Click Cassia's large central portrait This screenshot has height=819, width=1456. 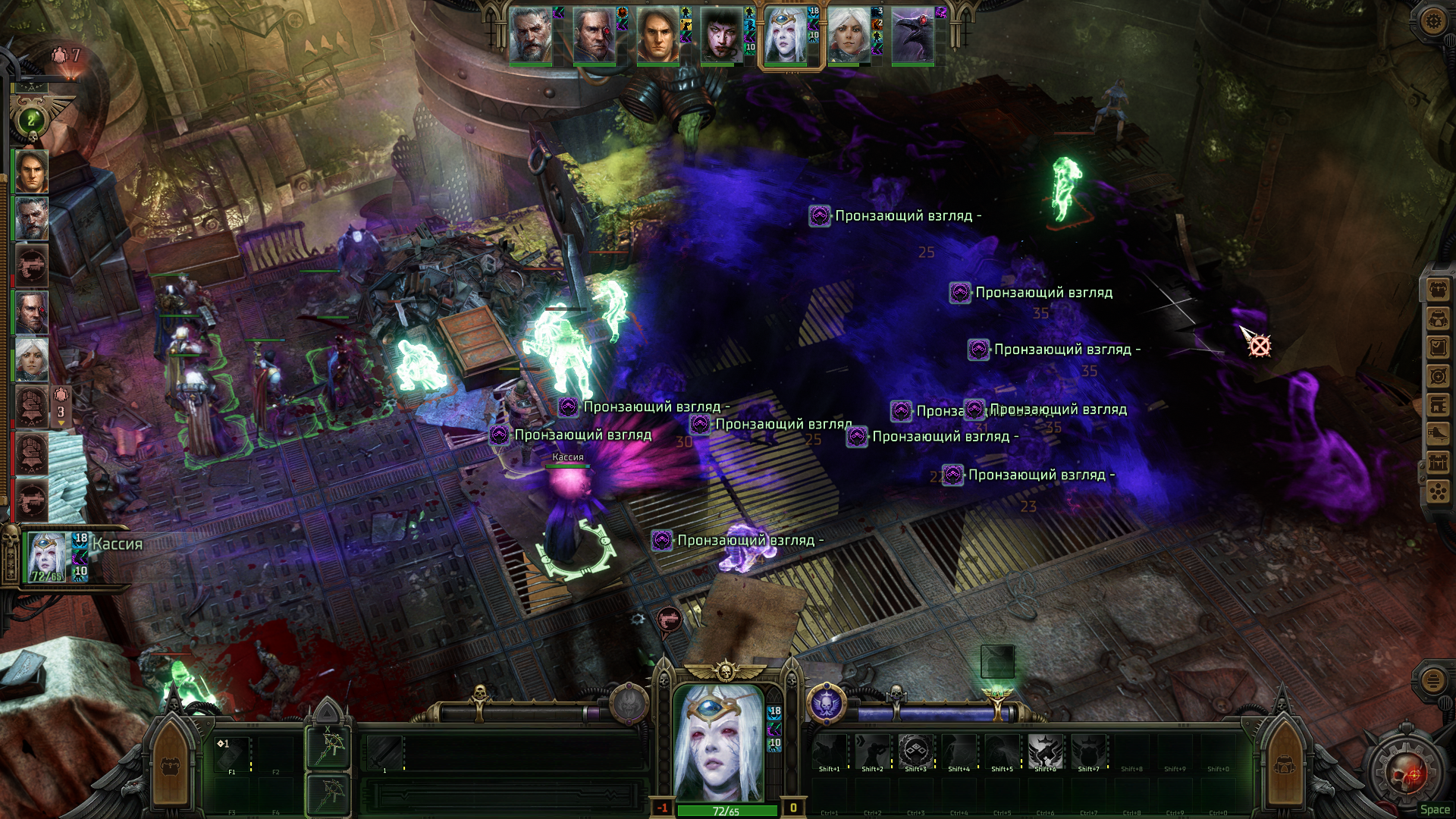click(718, 742)
